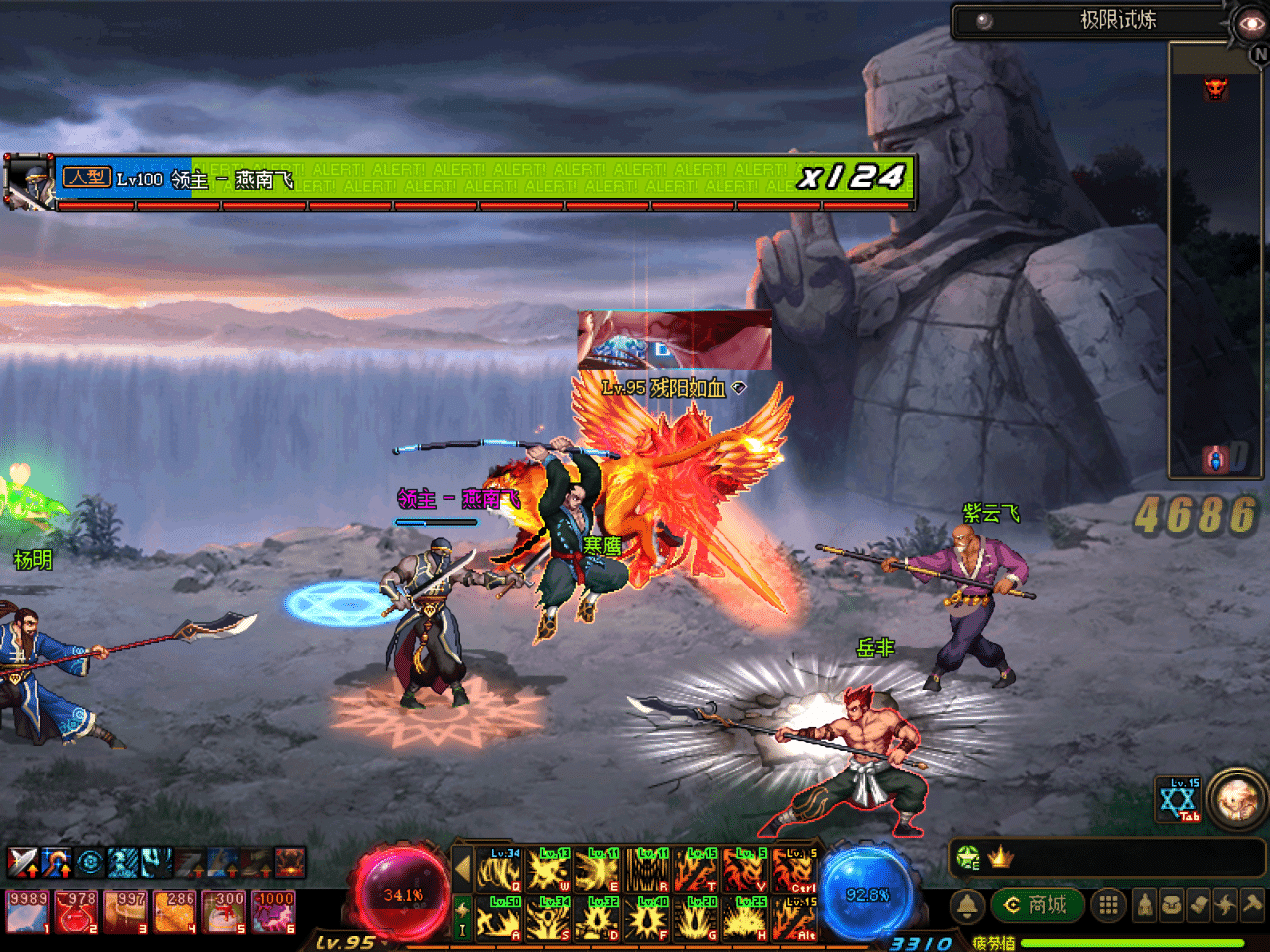This screenshot has height=952, width=1270.
Task: Click the bell notification button
Action: tap(967, 905)
